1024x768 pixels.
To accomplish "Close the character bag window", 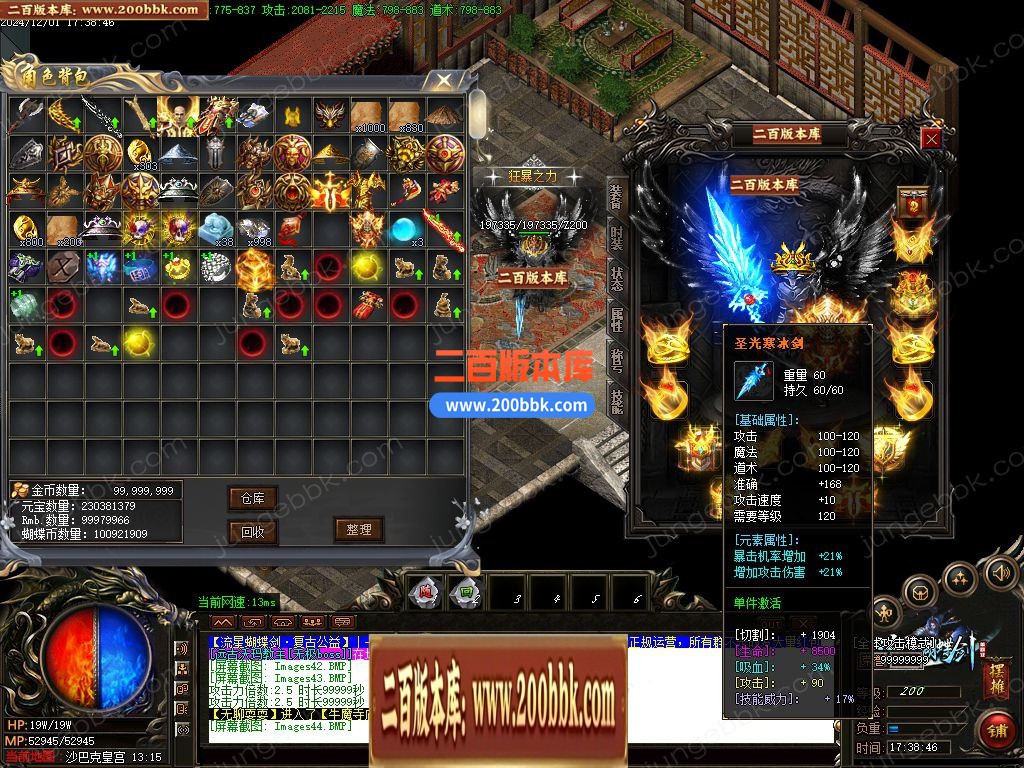I will [x=439, y=80].
